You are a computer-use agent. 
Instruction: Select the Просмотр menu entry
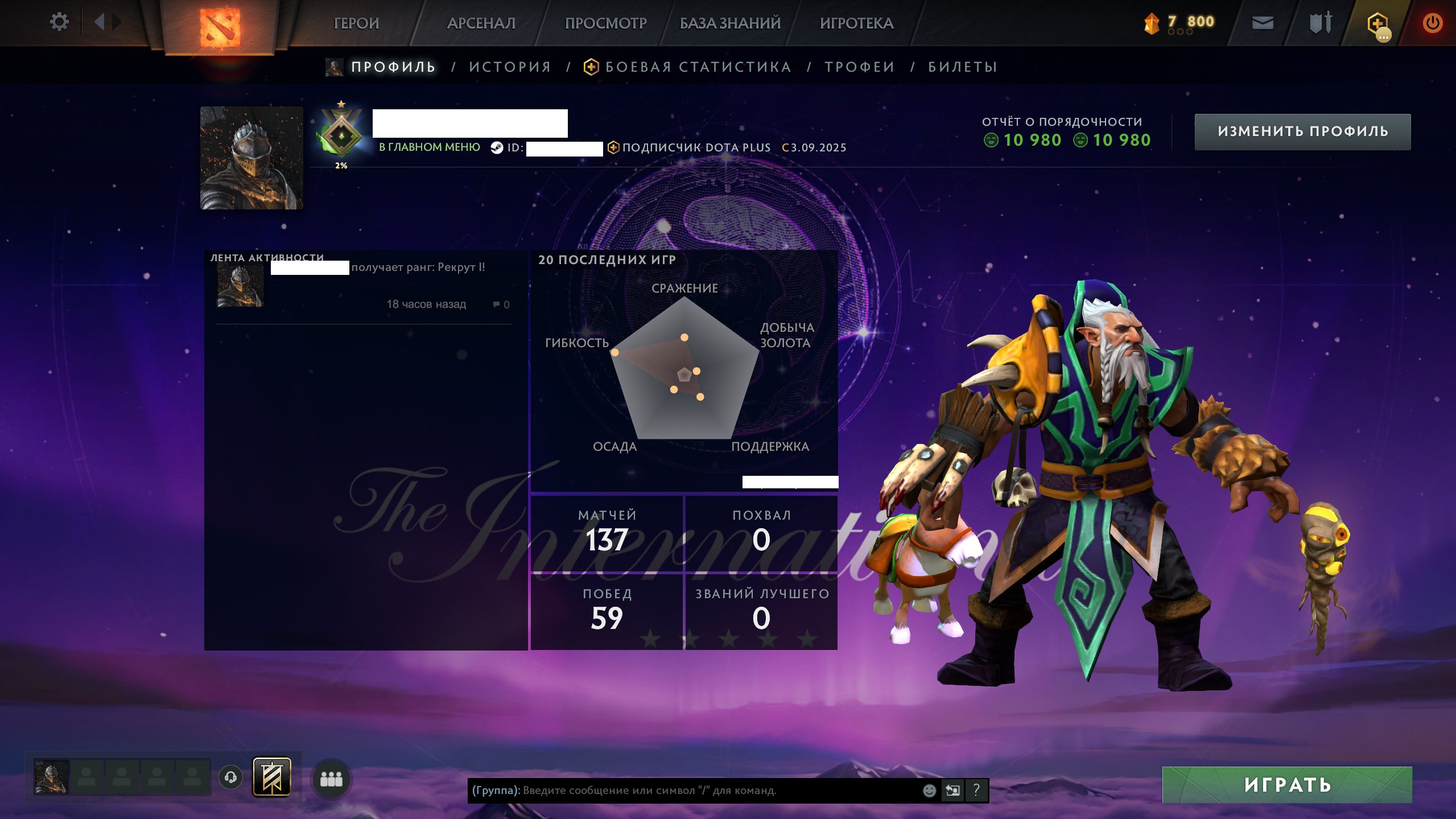click(605, 23)
